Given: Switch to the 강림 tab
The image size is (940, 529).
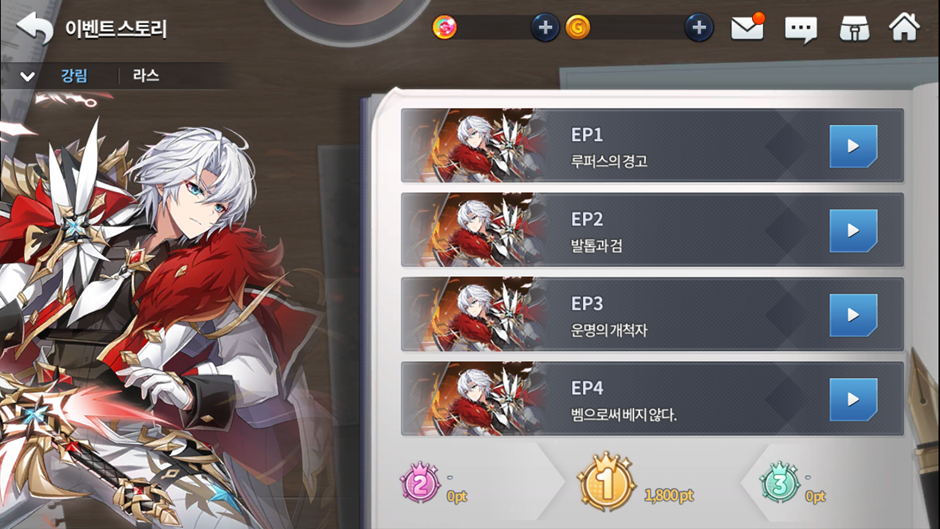Looking at the screenshot, I should pyautogui.click(x=74, y=76).
